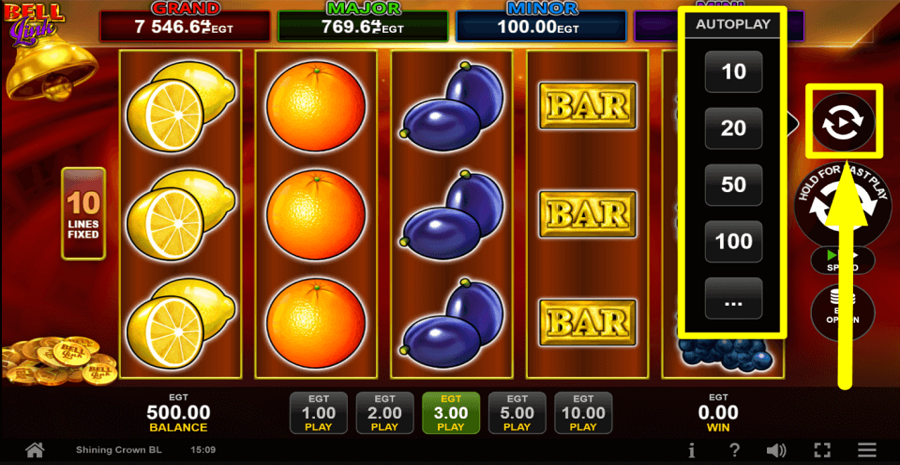Open more autoplay options with the ellipsis button
900x465 pixels.
click(x=734, y=298)
